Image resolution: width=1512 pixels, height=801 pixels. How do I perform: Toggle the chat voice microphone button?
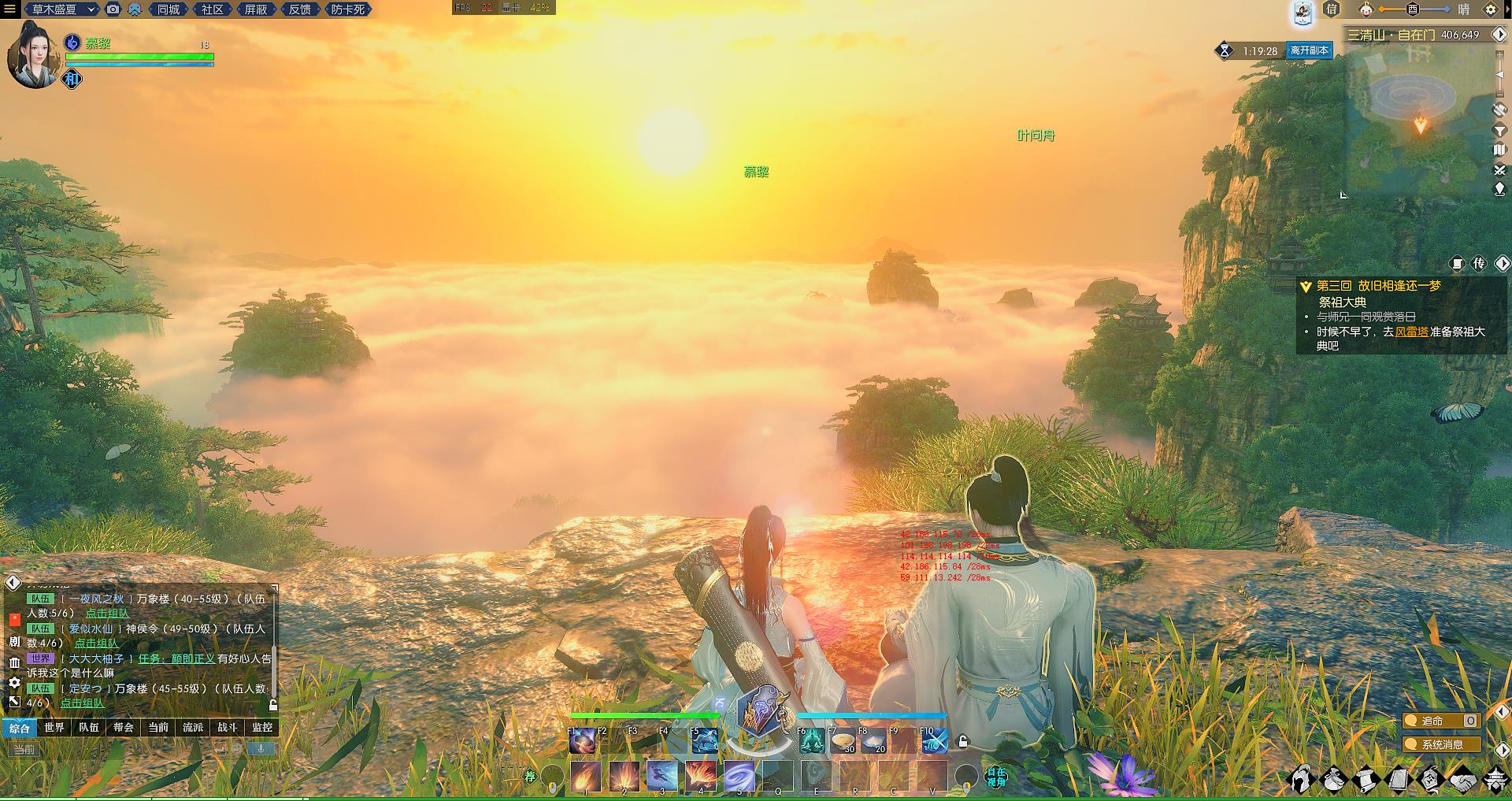coord(261,748)
